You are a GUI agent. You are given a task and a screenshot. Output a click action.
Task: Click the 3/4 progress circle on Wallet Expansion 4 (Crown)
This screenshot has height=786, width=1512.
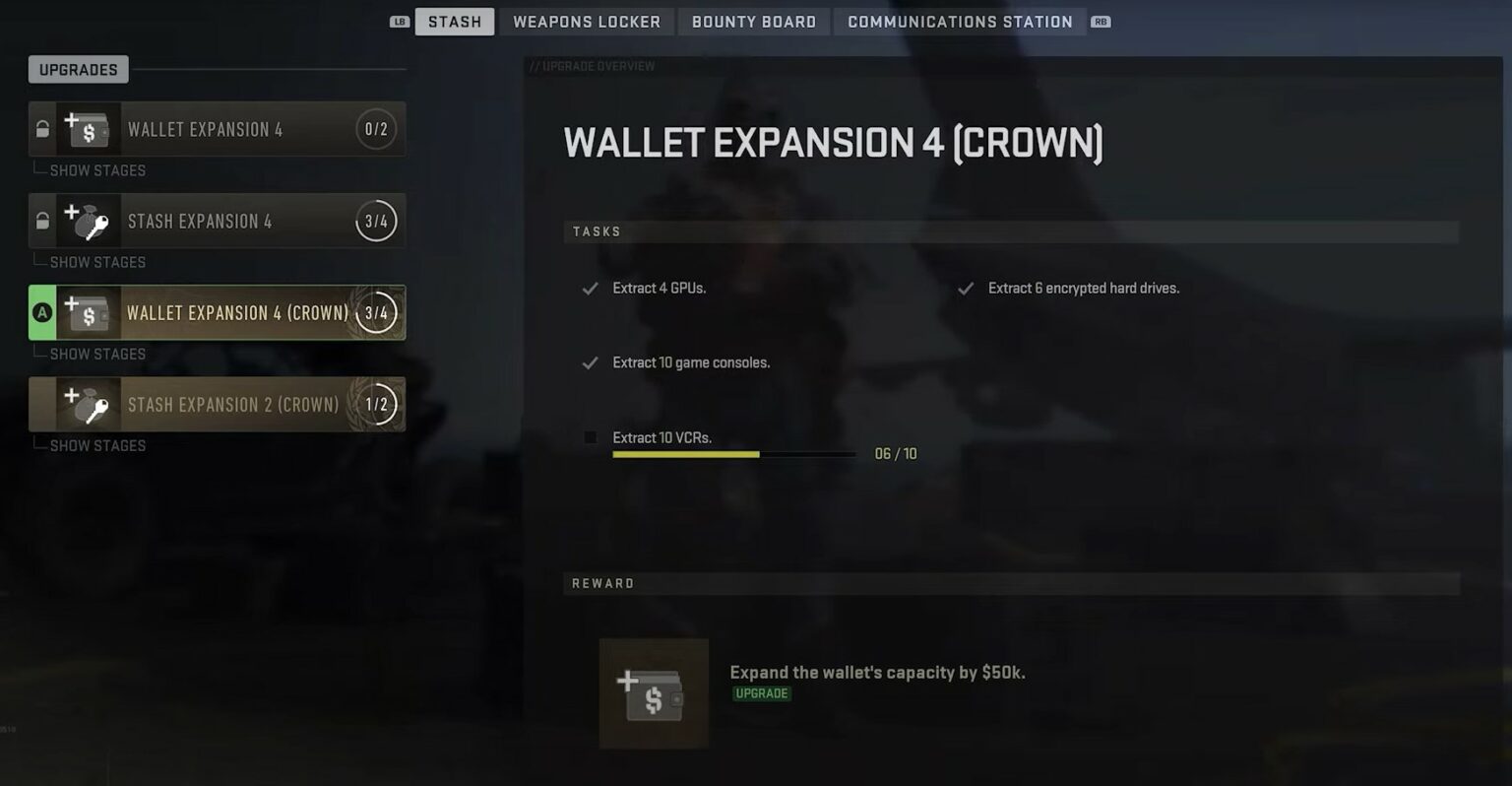coord(375,312)
